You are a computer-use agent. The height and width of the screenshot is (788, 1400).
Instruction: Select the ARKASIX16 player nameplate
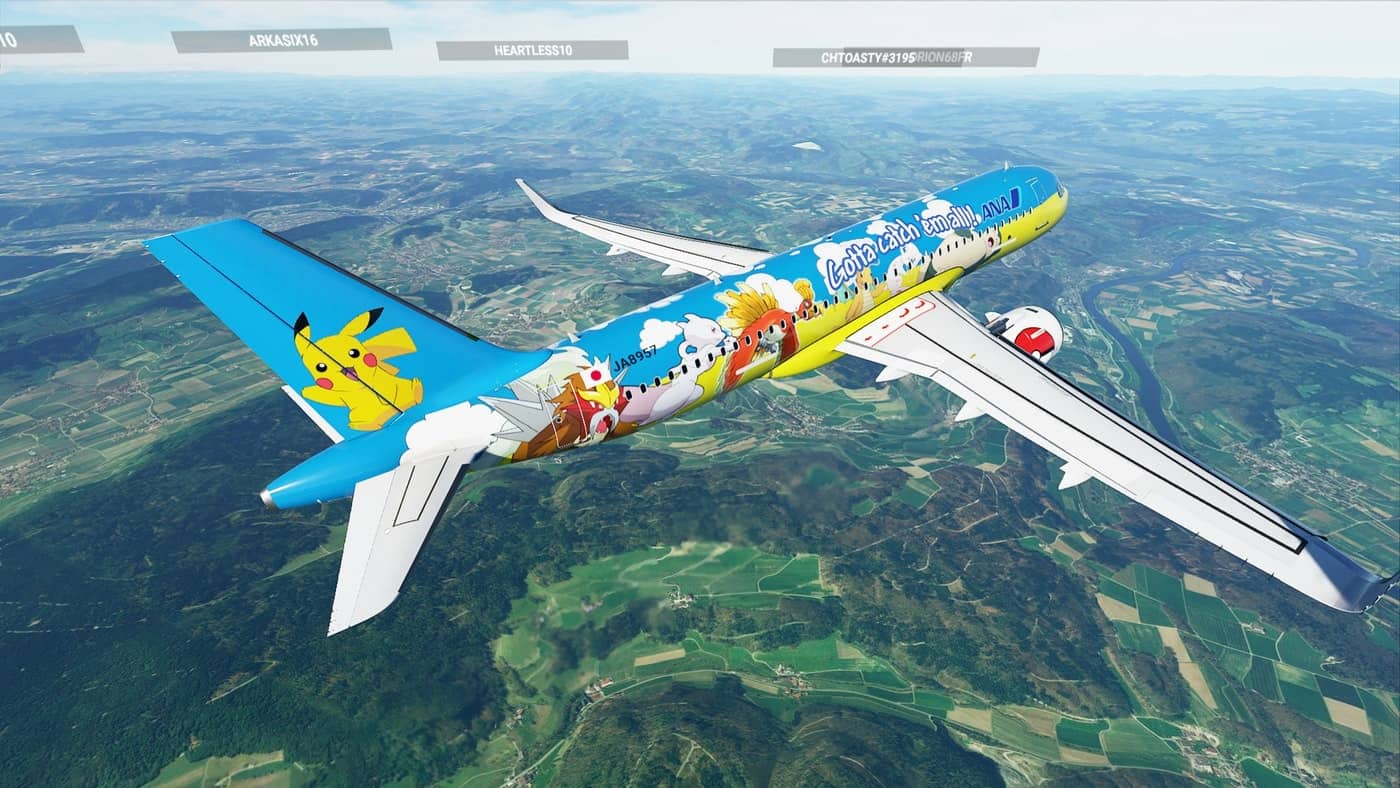click(281, 40)
